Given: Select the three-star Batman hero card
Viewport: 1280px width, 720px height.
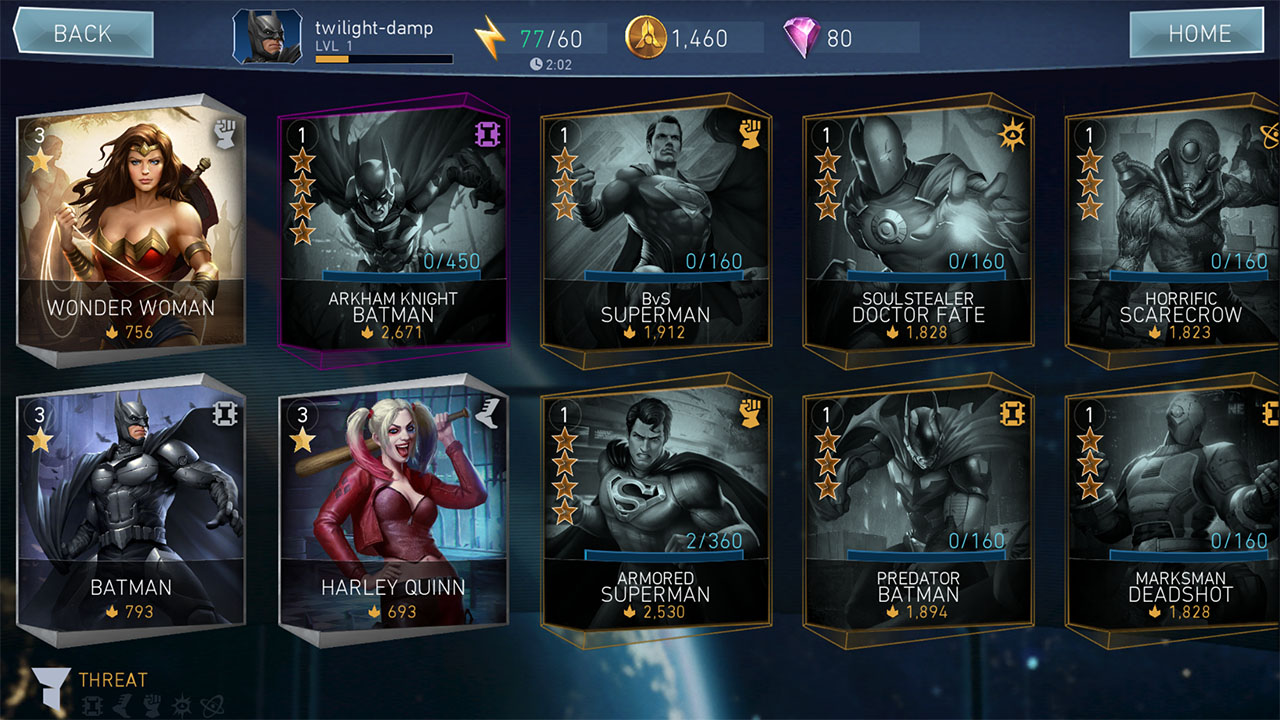Looking at the screenshot, I should [x=131, y=508].
